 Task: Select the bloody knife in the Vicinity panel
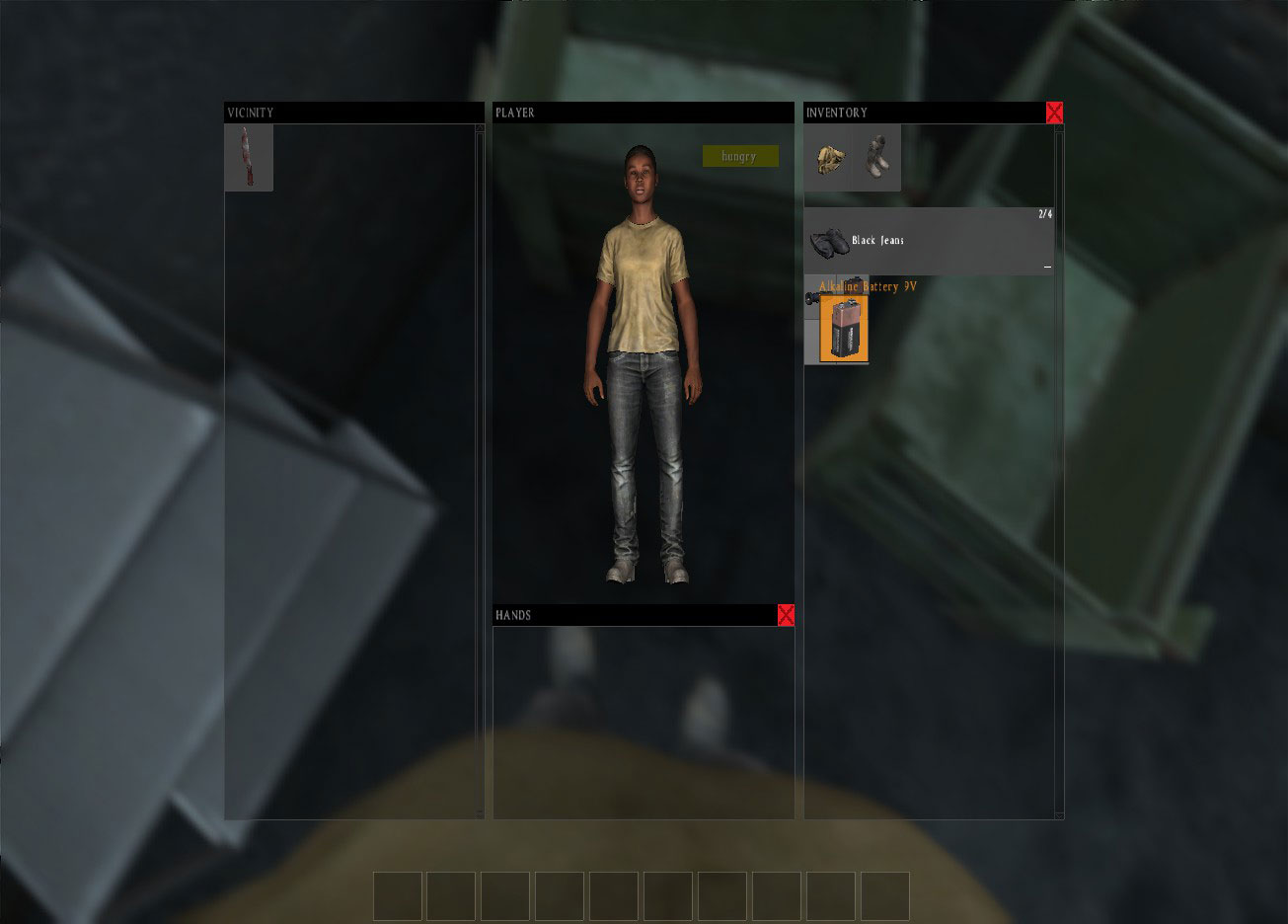coord(248,158)
